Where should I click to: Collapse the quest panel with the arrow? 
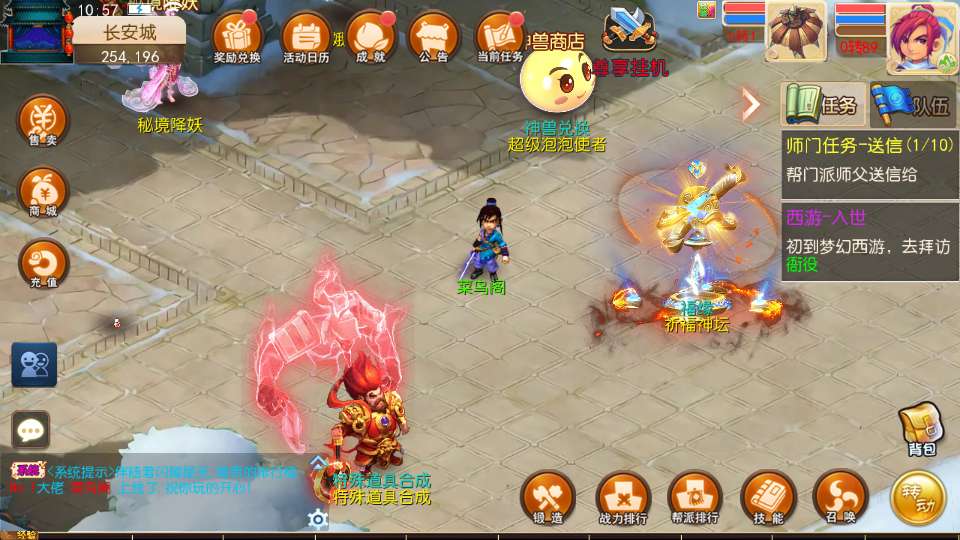(x=751, y=104)
